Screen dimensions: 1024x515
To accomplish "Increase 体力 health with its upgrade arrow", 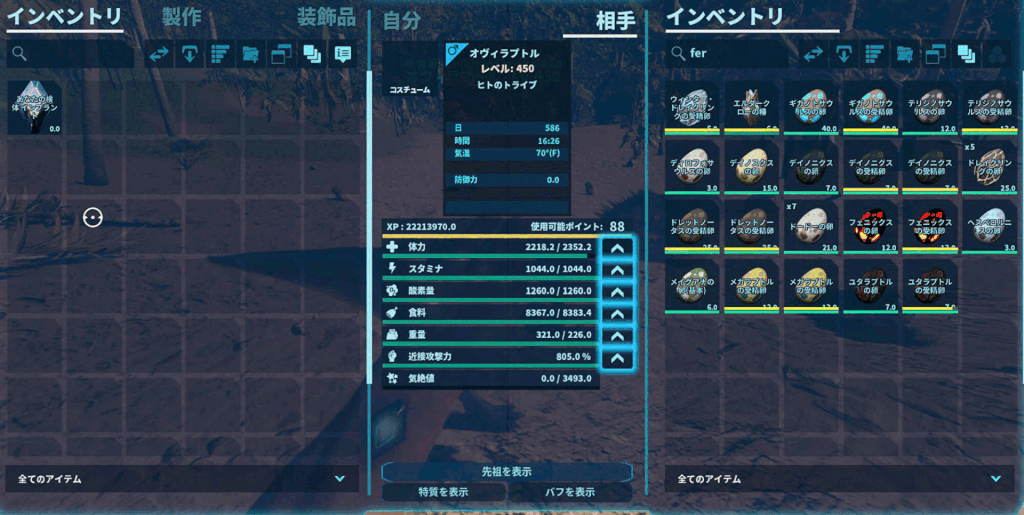I will (618, 248).
